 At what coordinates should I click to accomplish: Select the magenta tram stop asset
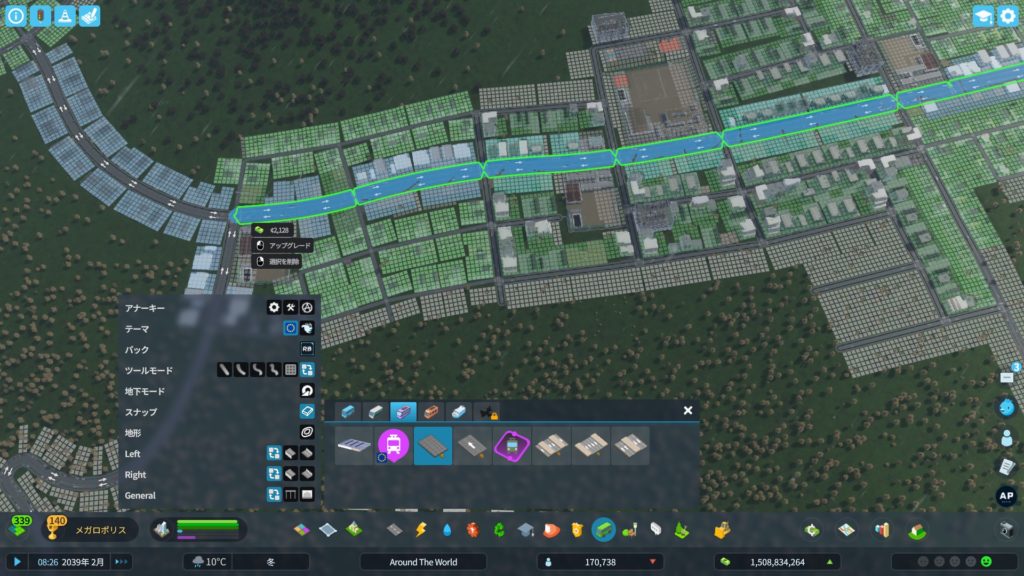click(x=394, y=446)
